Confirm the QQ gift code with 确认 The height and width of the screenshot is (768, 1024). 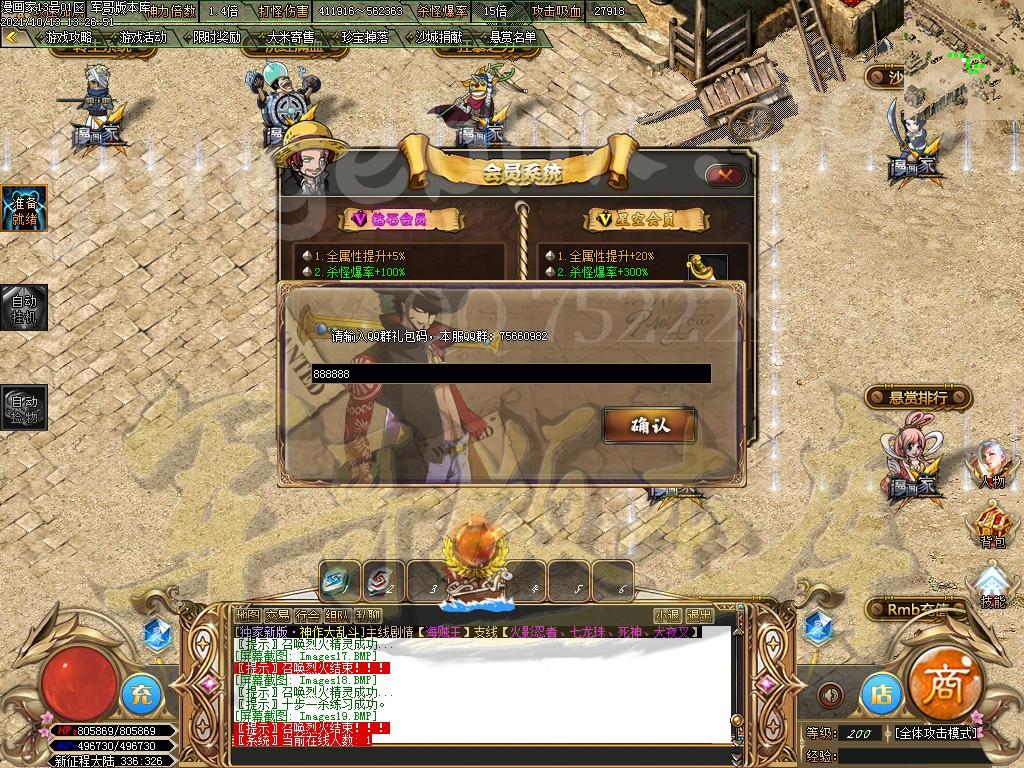649,425
